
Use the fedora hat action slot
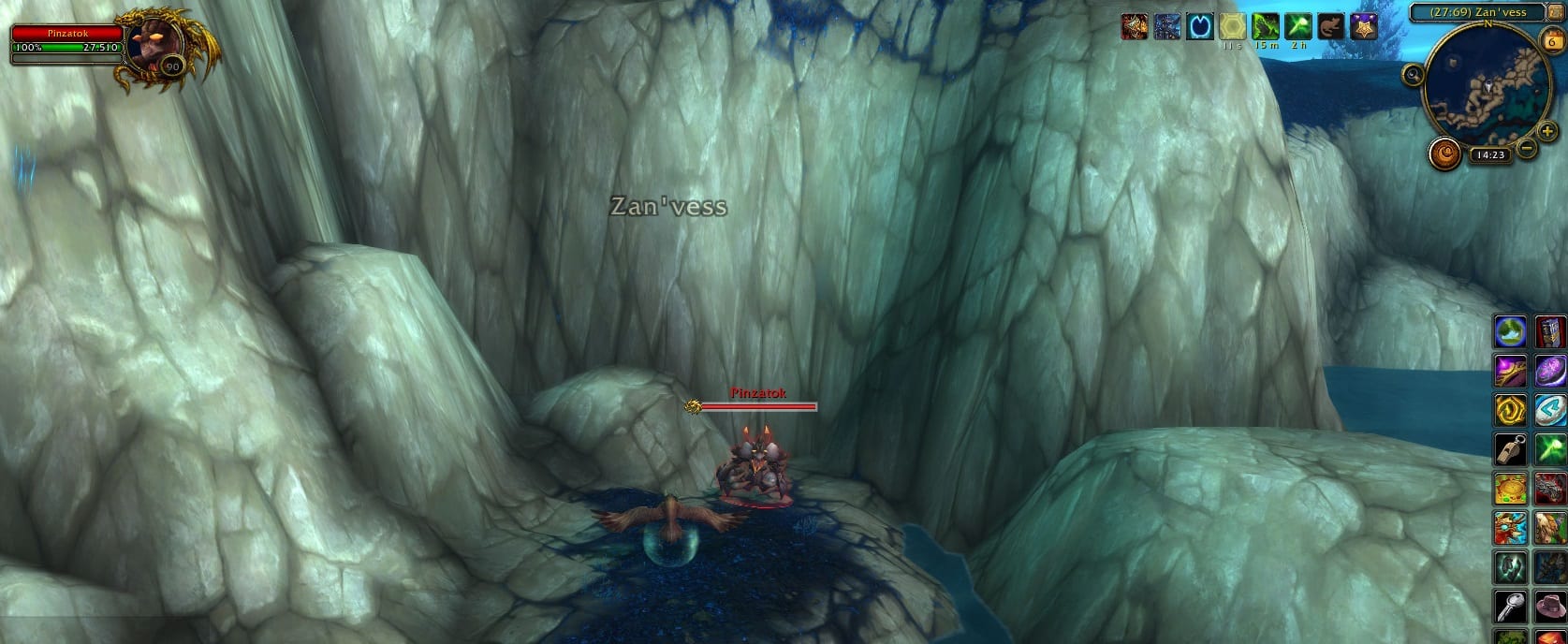(x=1550, y=607)
